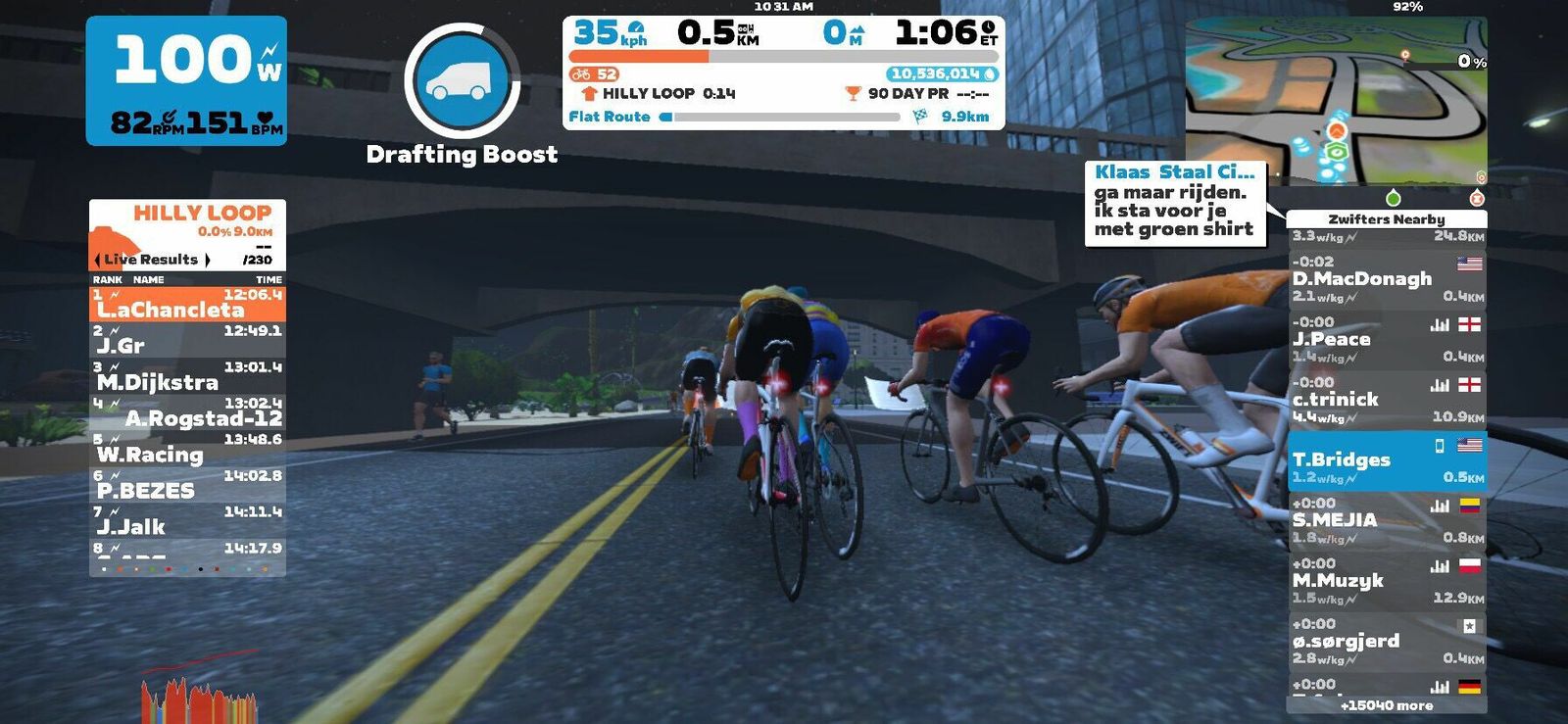Select L.aChancleta's top leaderboard entry
This screenshot has width=1568, height=724.
pyautogui.click(x=187, y=304)
